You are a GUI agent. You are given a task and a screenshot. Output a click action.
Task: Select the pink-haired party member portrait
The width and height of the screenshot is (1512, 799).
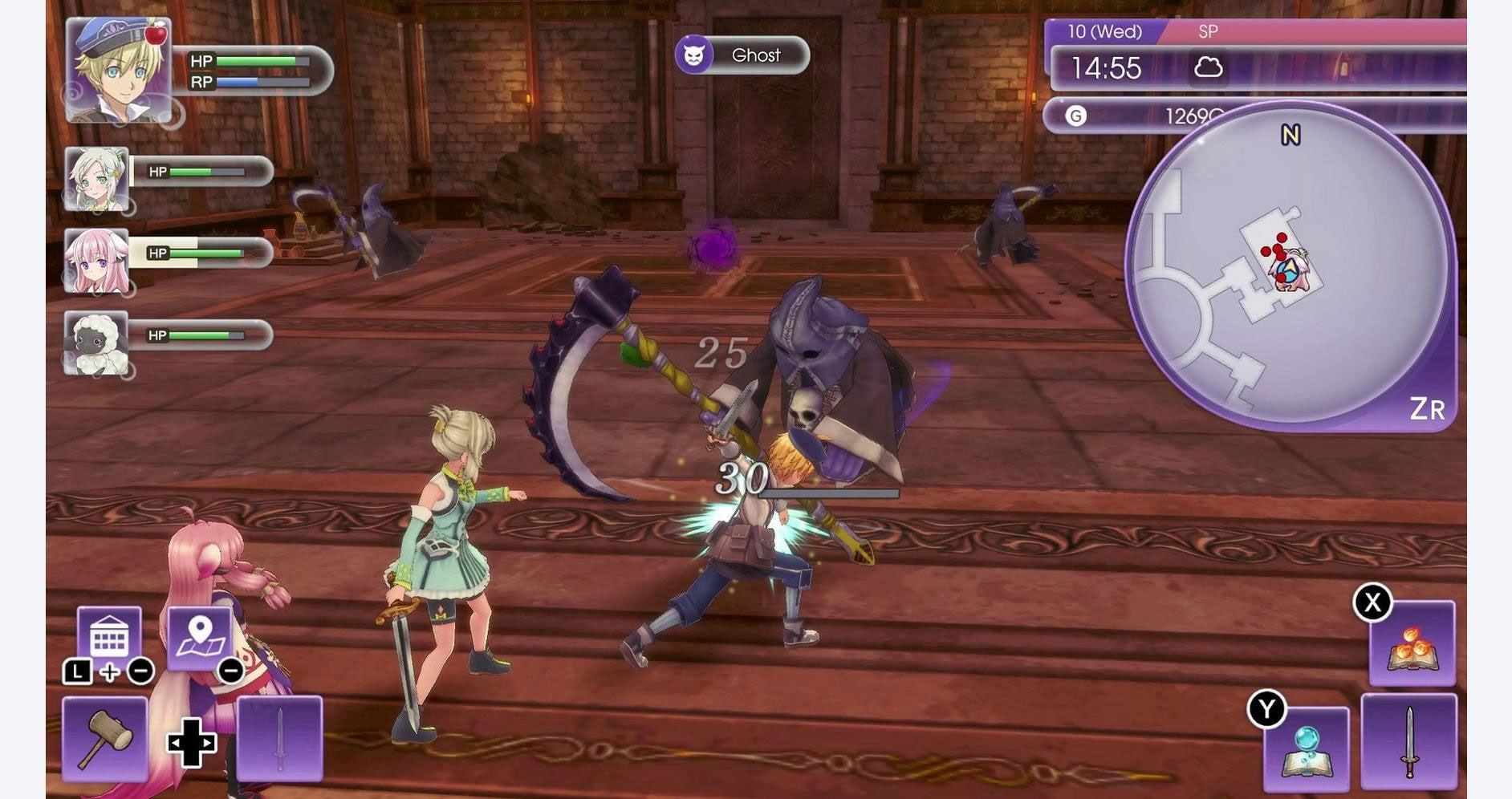coord(96,261)
